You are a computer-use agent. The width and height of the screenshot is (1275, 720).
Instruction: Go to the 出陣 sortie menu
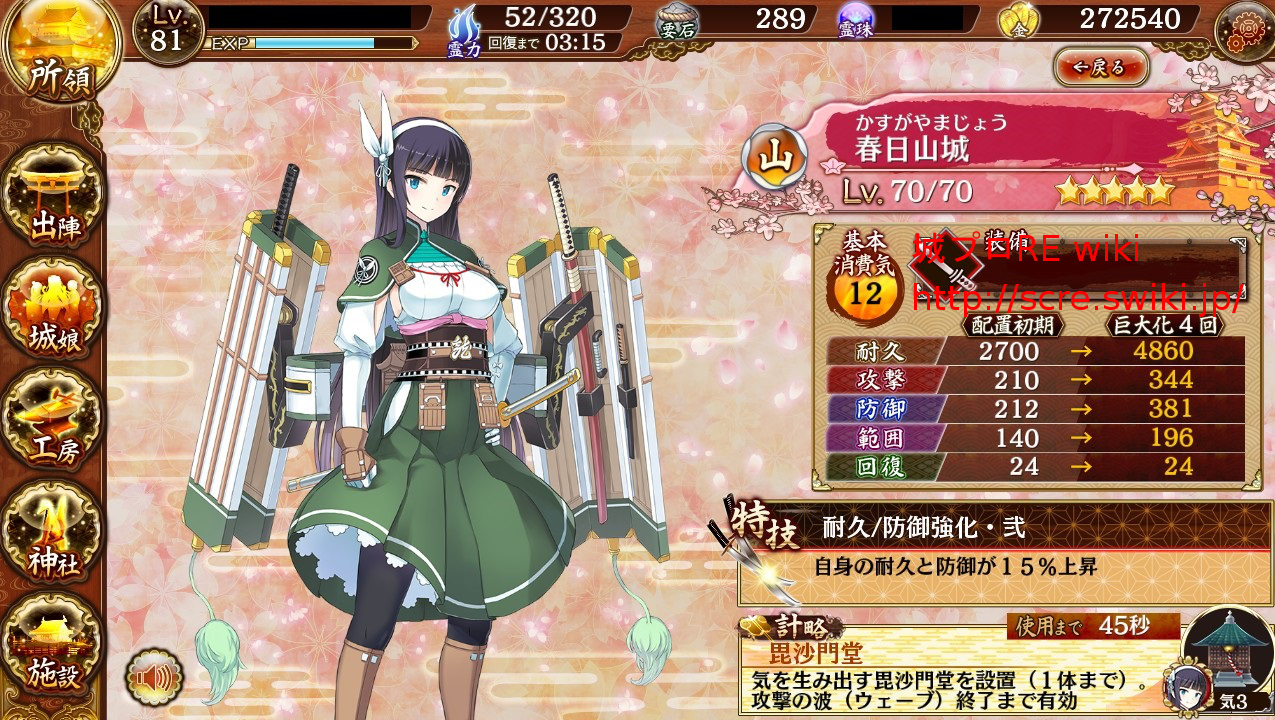click(55, 197)
